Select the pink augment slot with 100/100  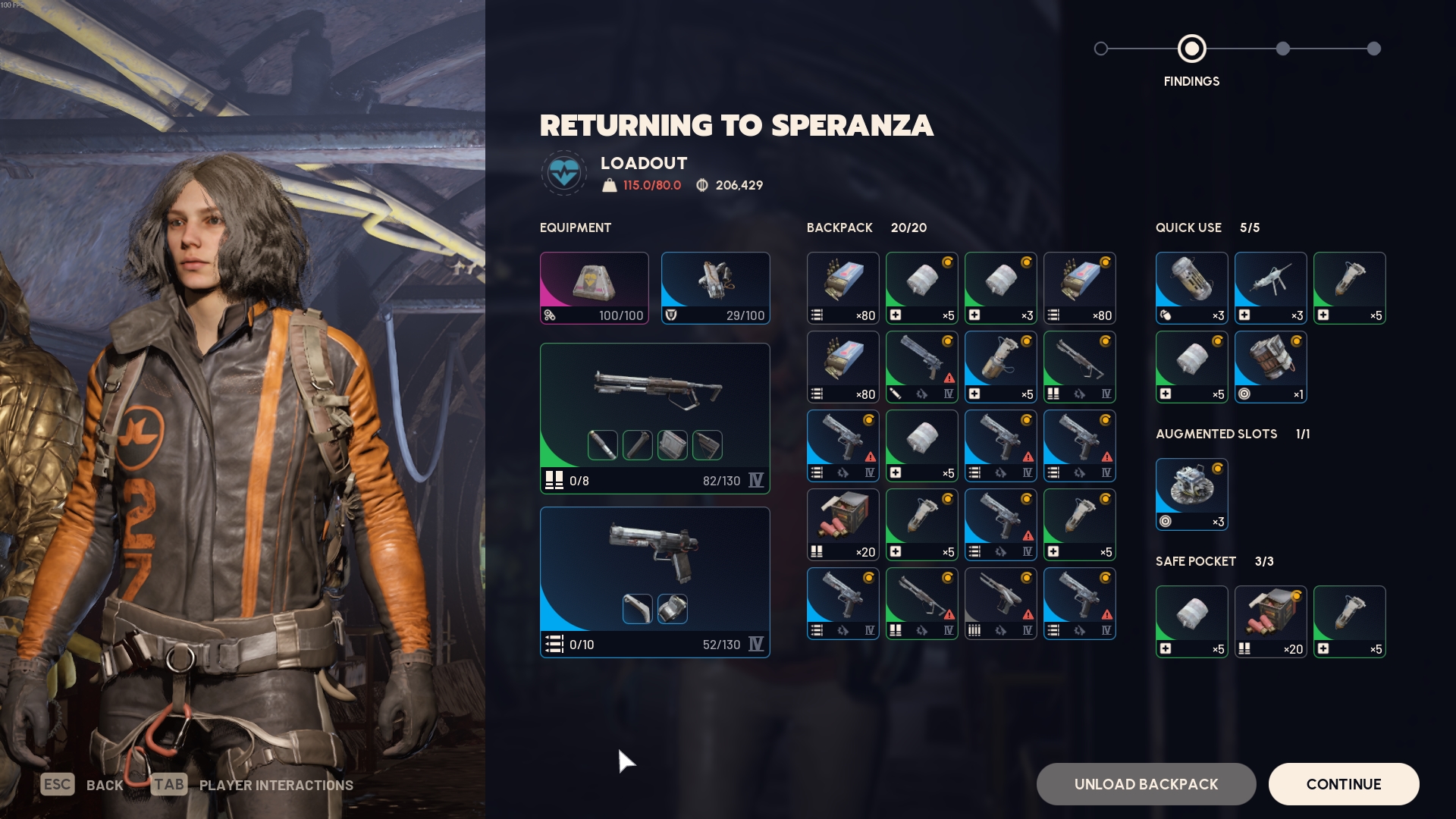(594, 288)
